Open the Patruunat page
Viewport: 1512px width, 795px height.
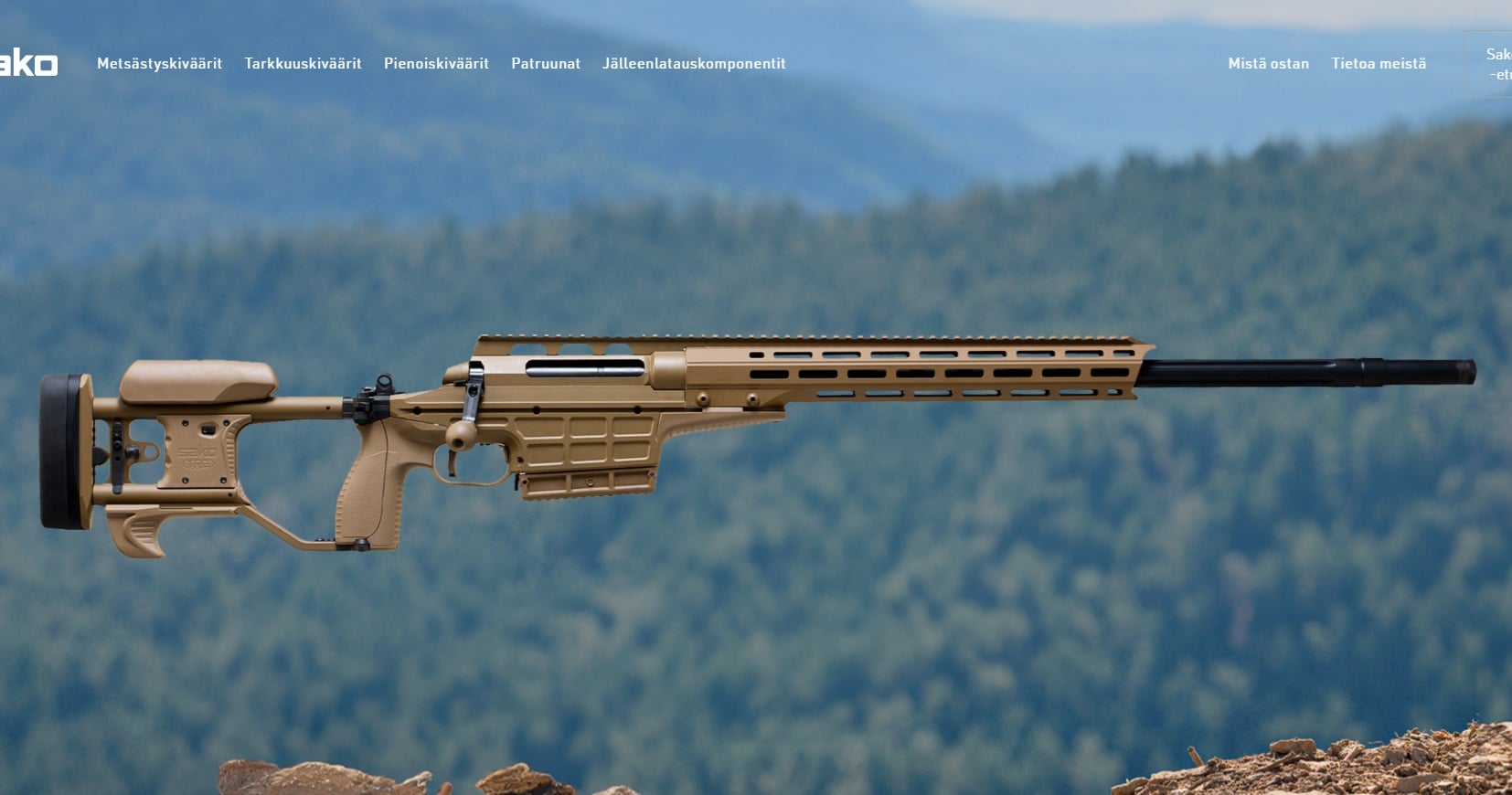pyautogui.click(x=546, y=63)
